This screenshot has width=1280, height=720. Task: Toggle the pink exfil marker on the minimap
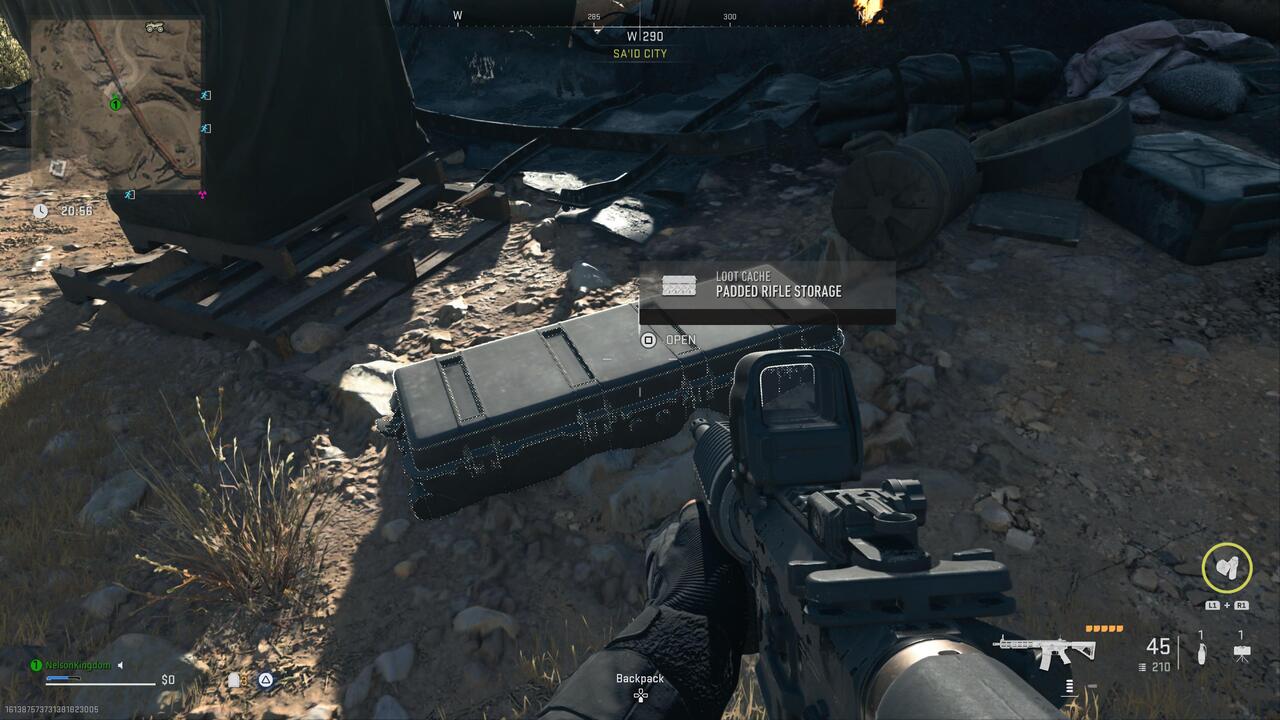202,196
